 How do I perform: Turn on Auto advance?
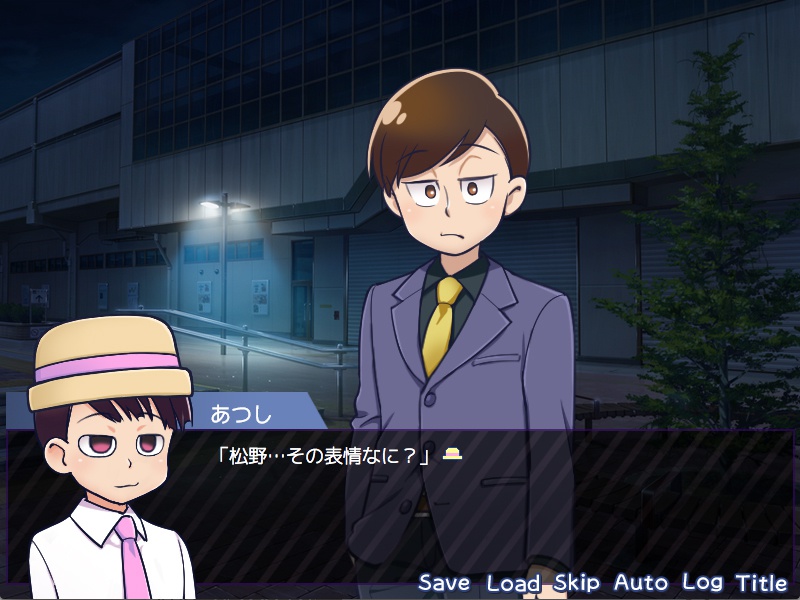pyautogui.click(x=640, y=582)
